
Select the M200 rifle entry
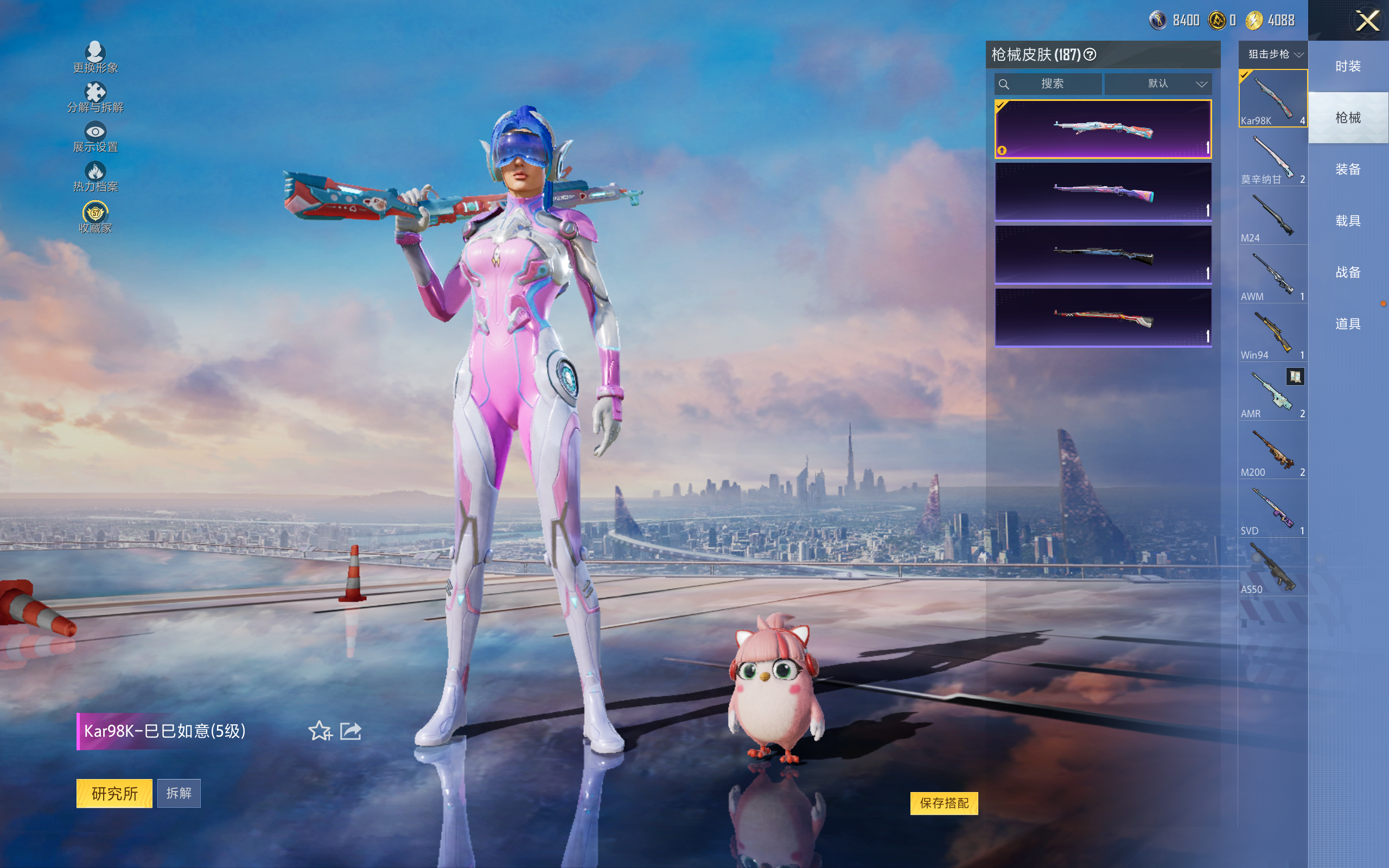(1272, 451)
